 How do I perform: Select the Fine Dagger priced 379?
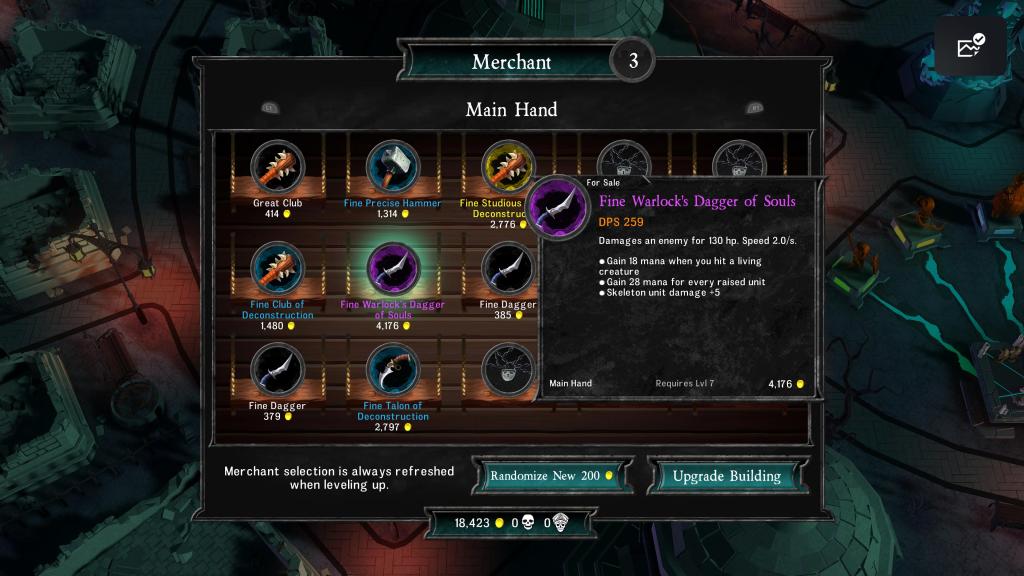pos(277,369)
